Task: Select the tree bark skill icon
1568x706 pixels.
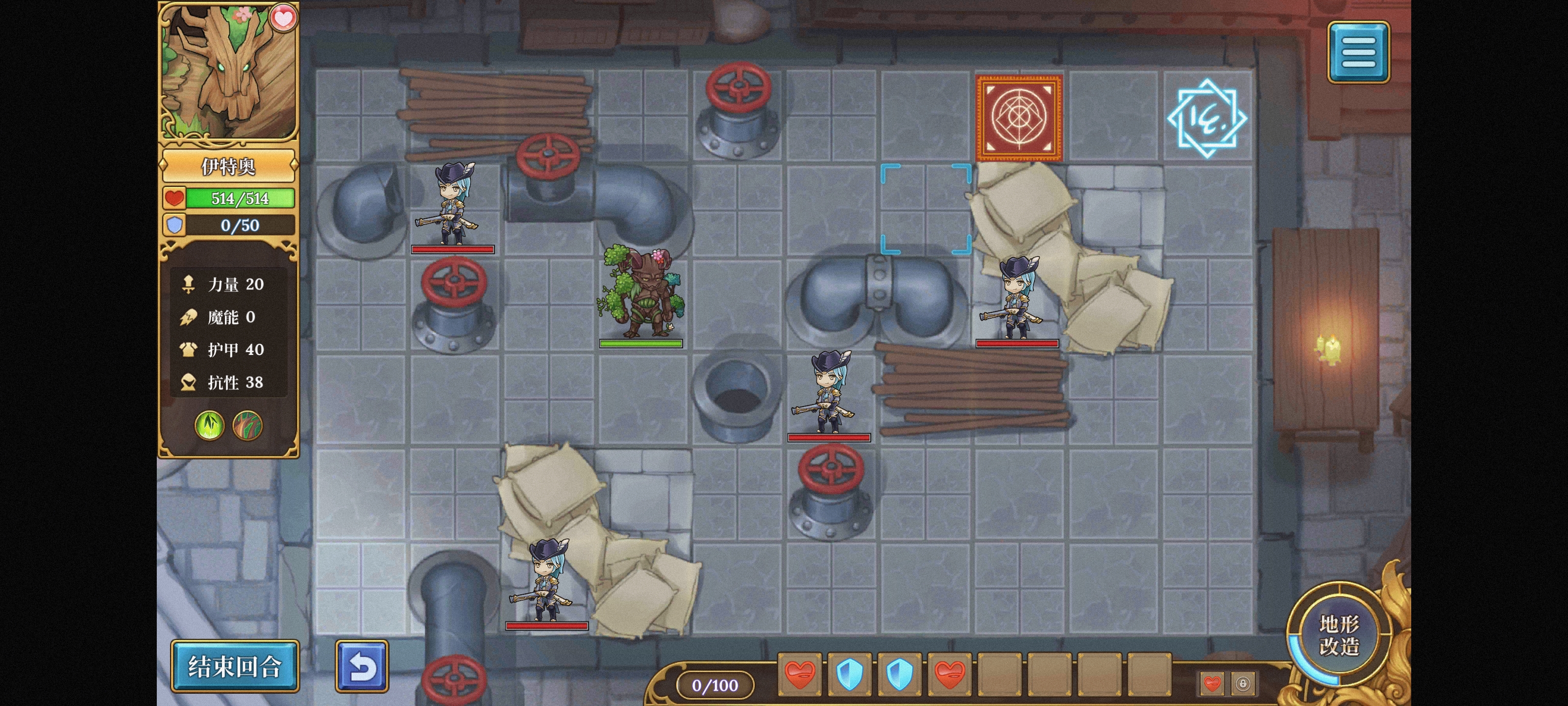Action: (248, 425)
